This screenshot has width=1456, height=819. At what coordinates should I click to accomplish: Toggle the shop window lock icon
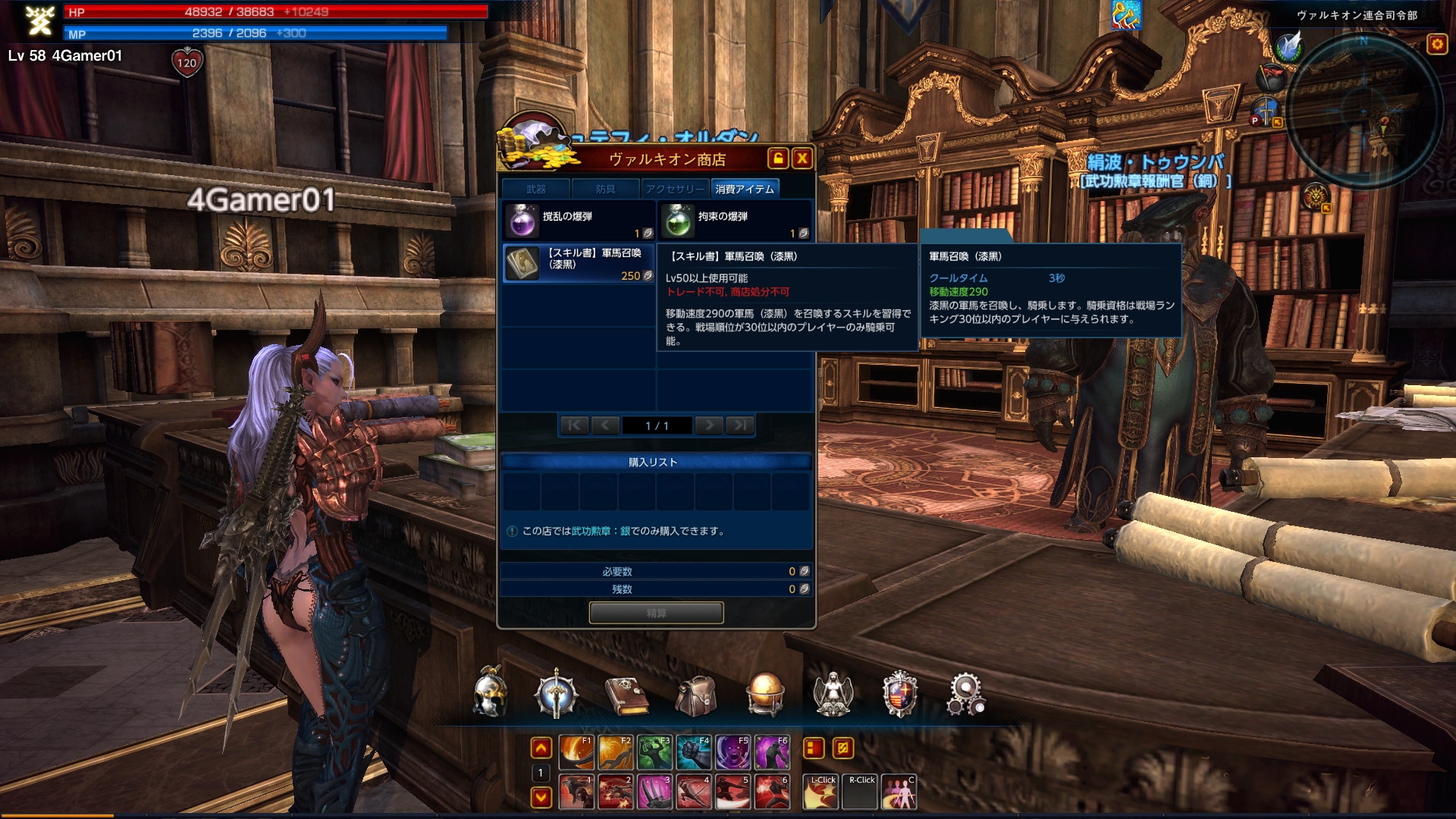pyautogui.click(x=777, y=158)
